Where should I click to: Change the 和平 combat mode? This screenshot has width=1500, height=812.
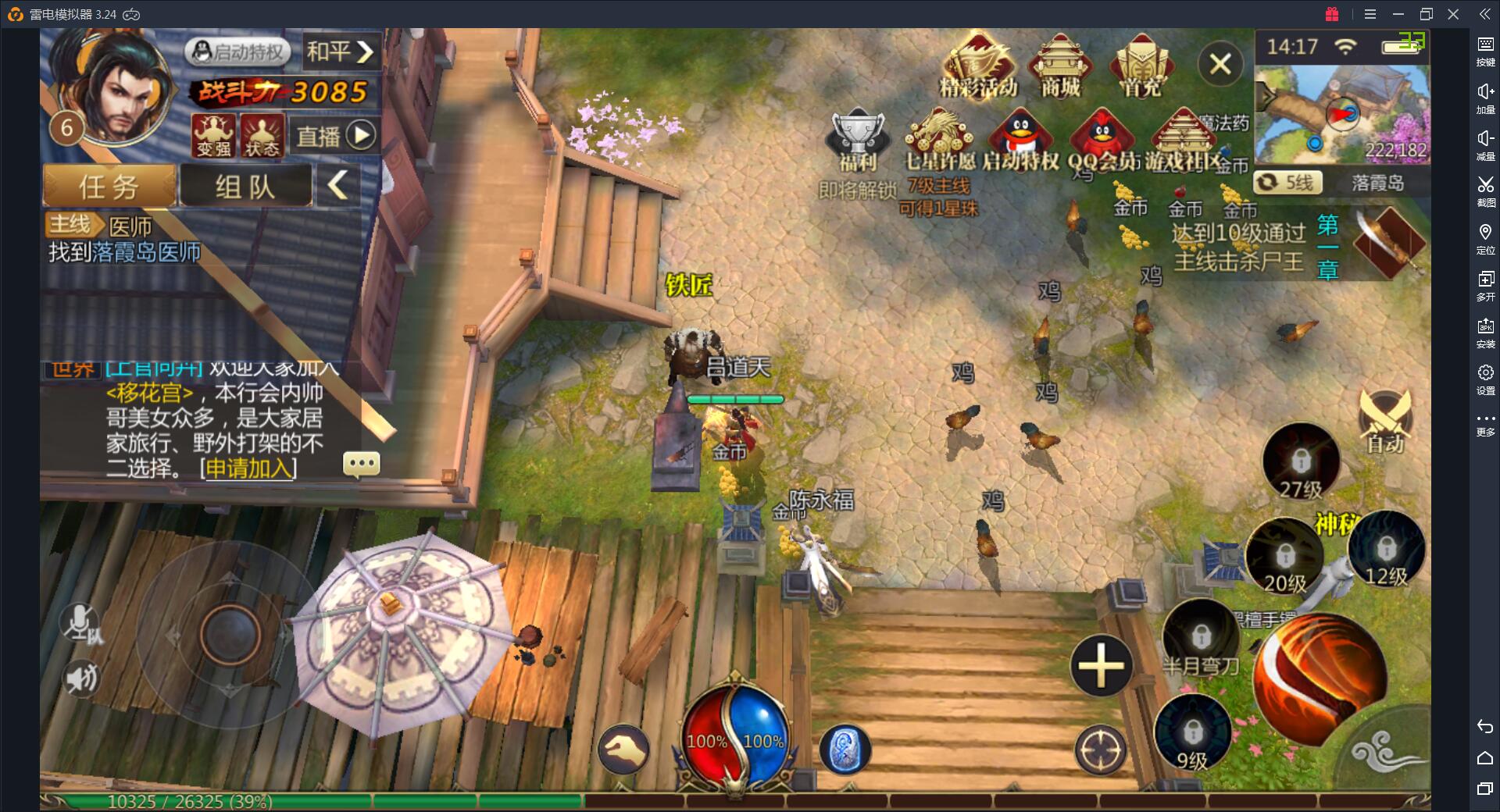pyautogui.click(x=340, y=52)
